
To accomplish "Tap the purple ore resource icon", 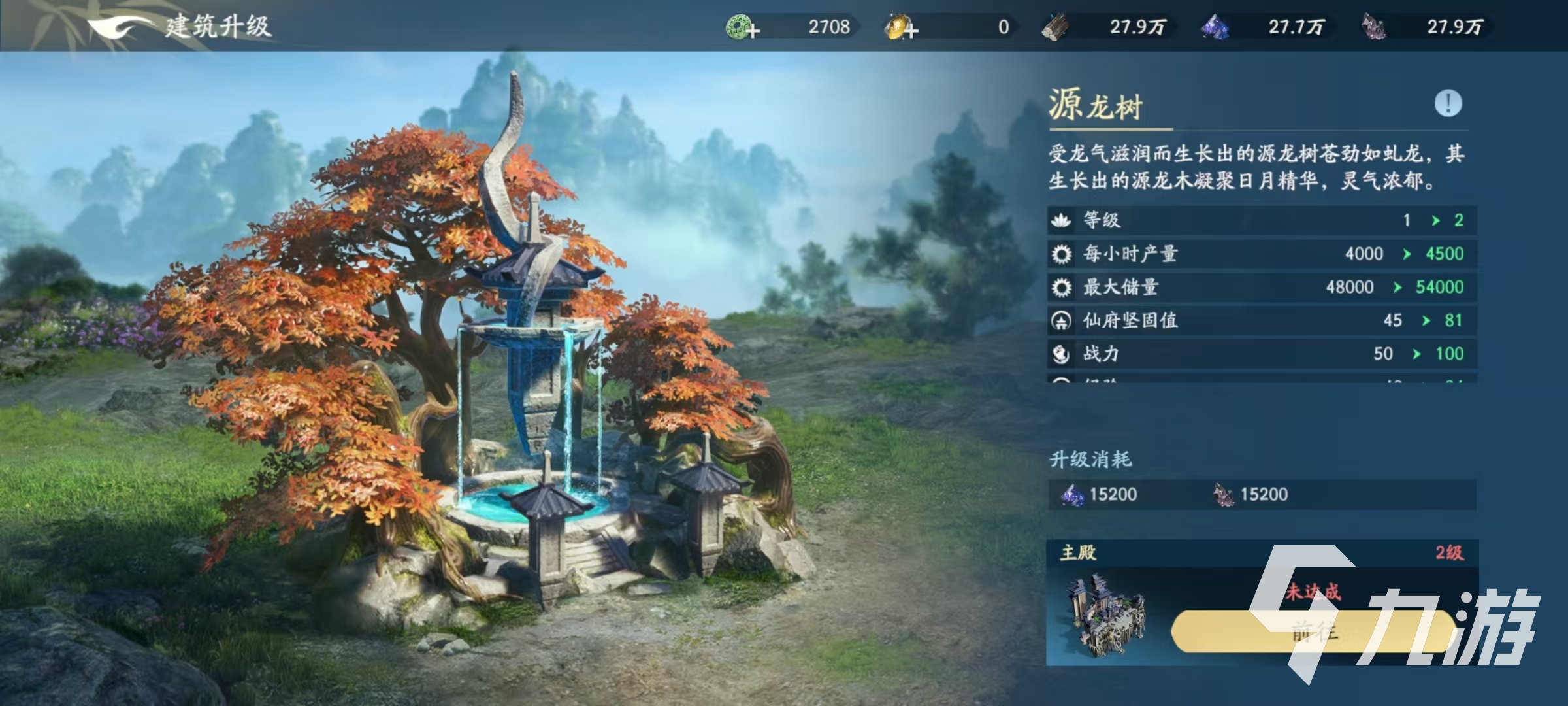I will click(1373, 27).
